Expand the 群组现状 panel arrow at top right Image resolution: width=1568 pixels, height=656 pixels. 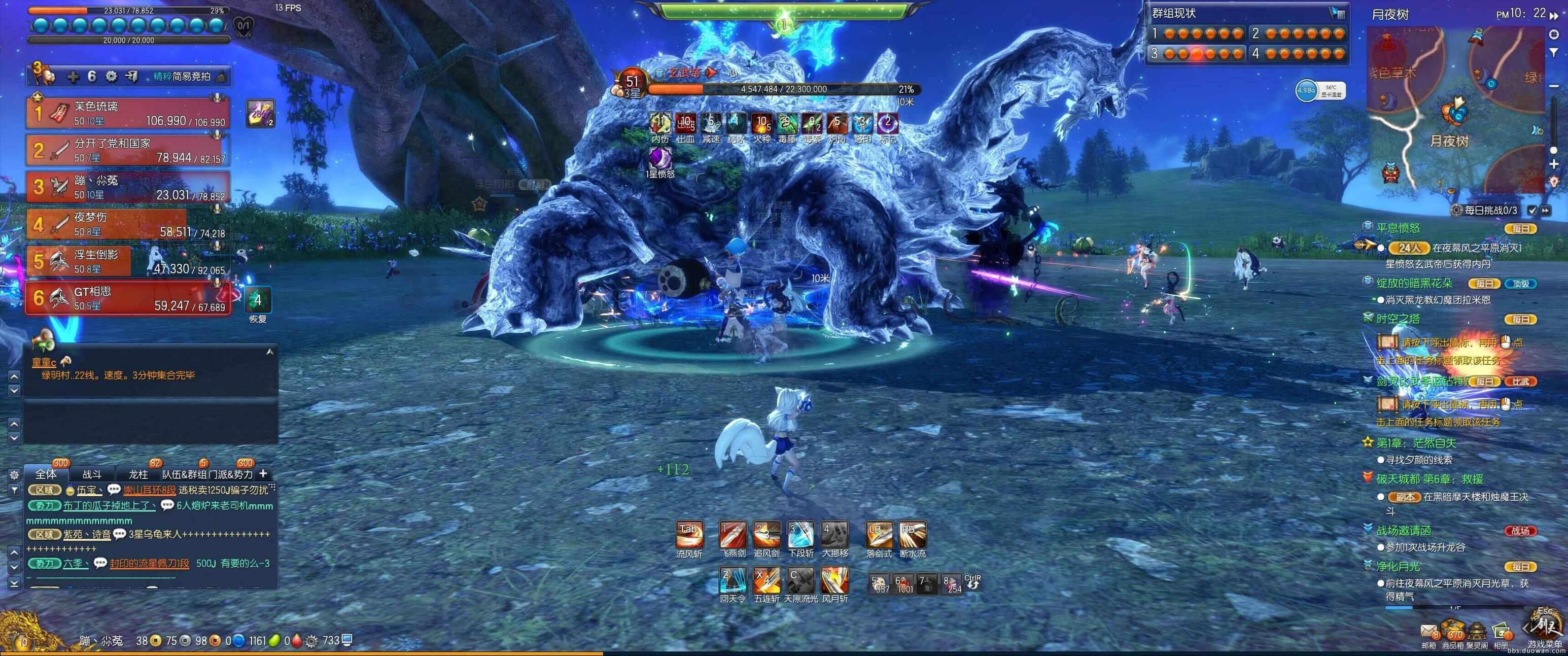tap(1337, 12)
